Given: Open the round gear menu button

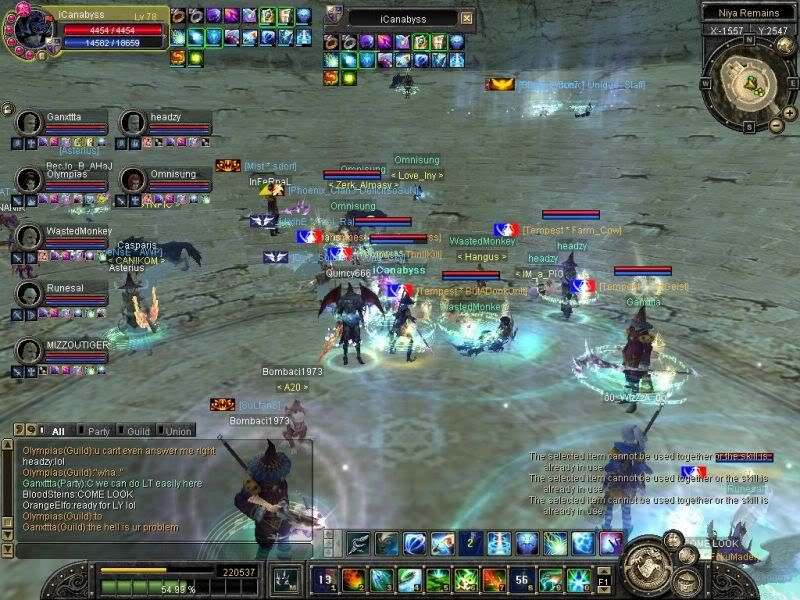Looking at the screenshot, I should click(647, 566).
